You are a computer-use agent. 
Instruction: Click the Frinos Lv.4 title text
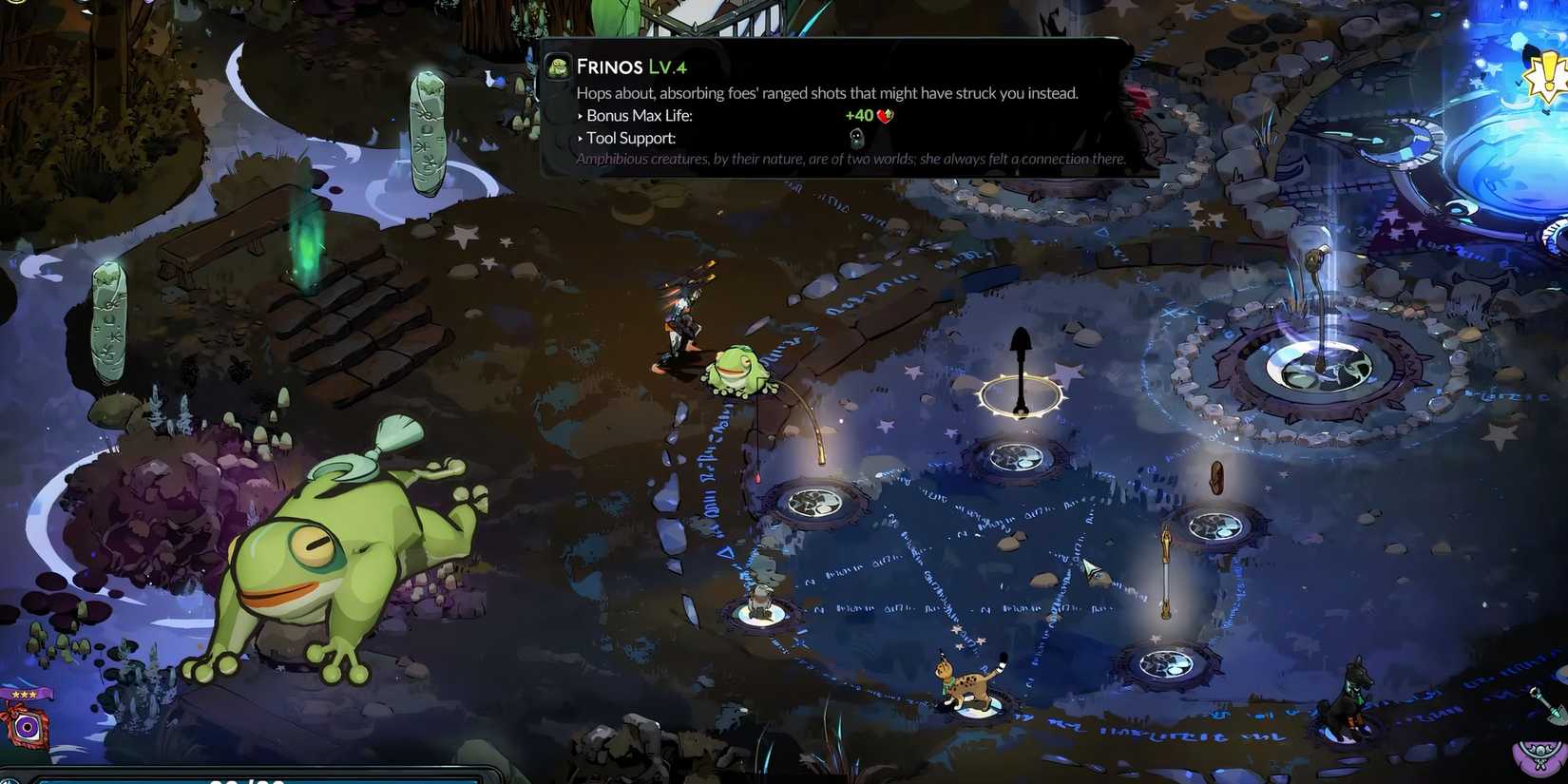click(x=630, y=67)
